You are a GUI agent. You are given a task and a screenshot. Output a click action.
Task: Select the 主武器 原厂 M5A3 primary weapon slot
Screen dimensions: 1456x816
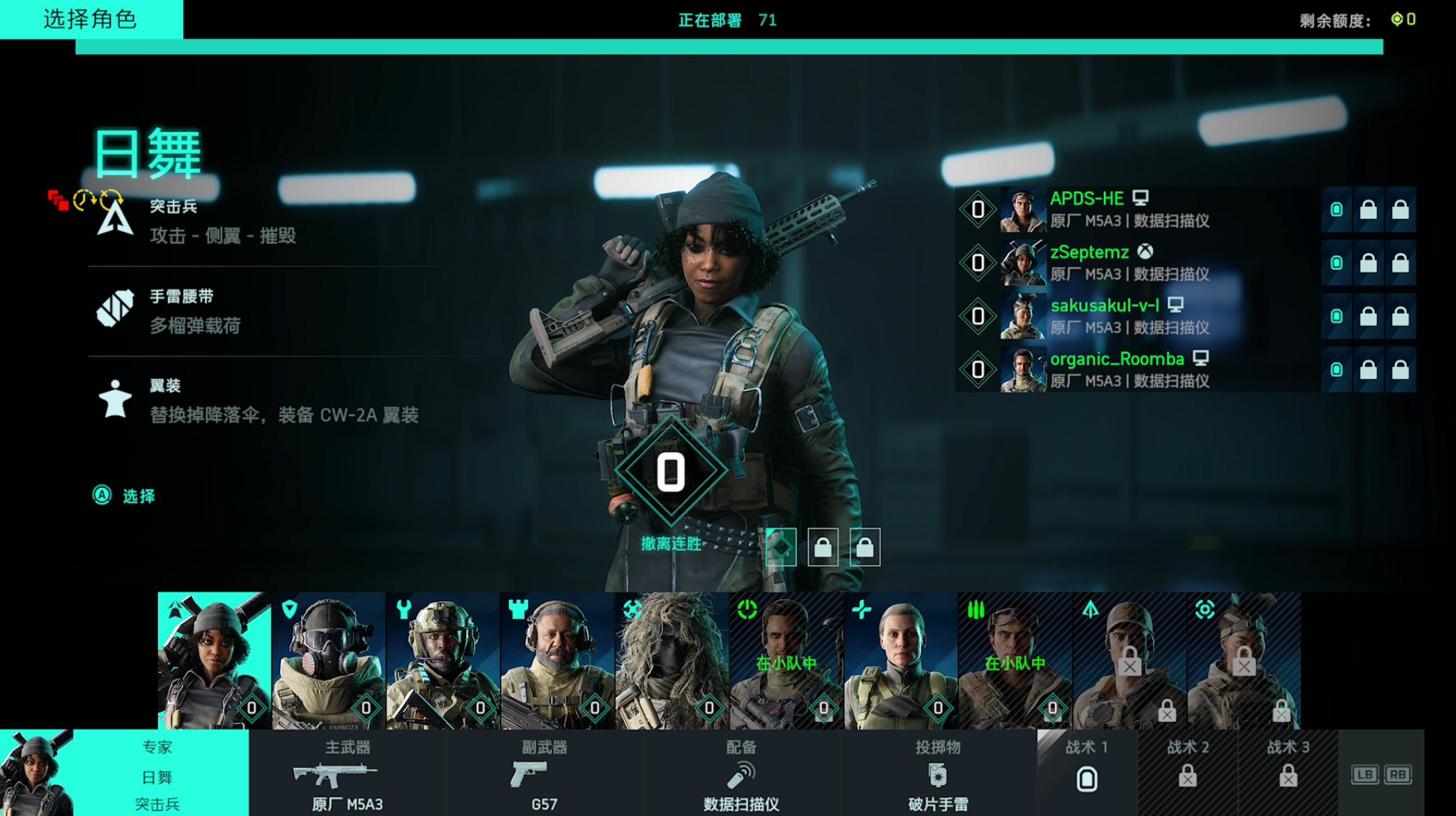[x=347, y=774]
